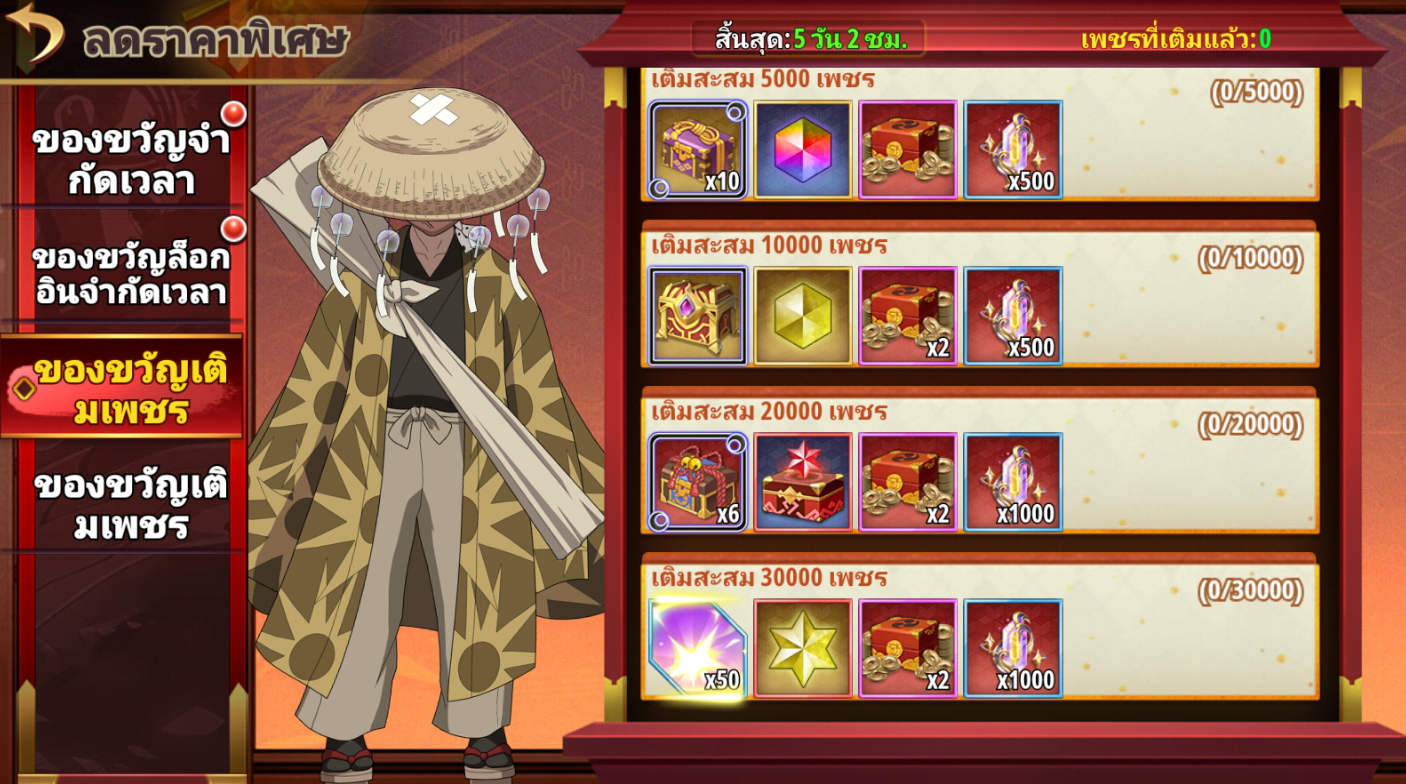Viewport: 1406px width, 784px height.
Task: Inspect the red star gift box reward
Action: [803, 482]
